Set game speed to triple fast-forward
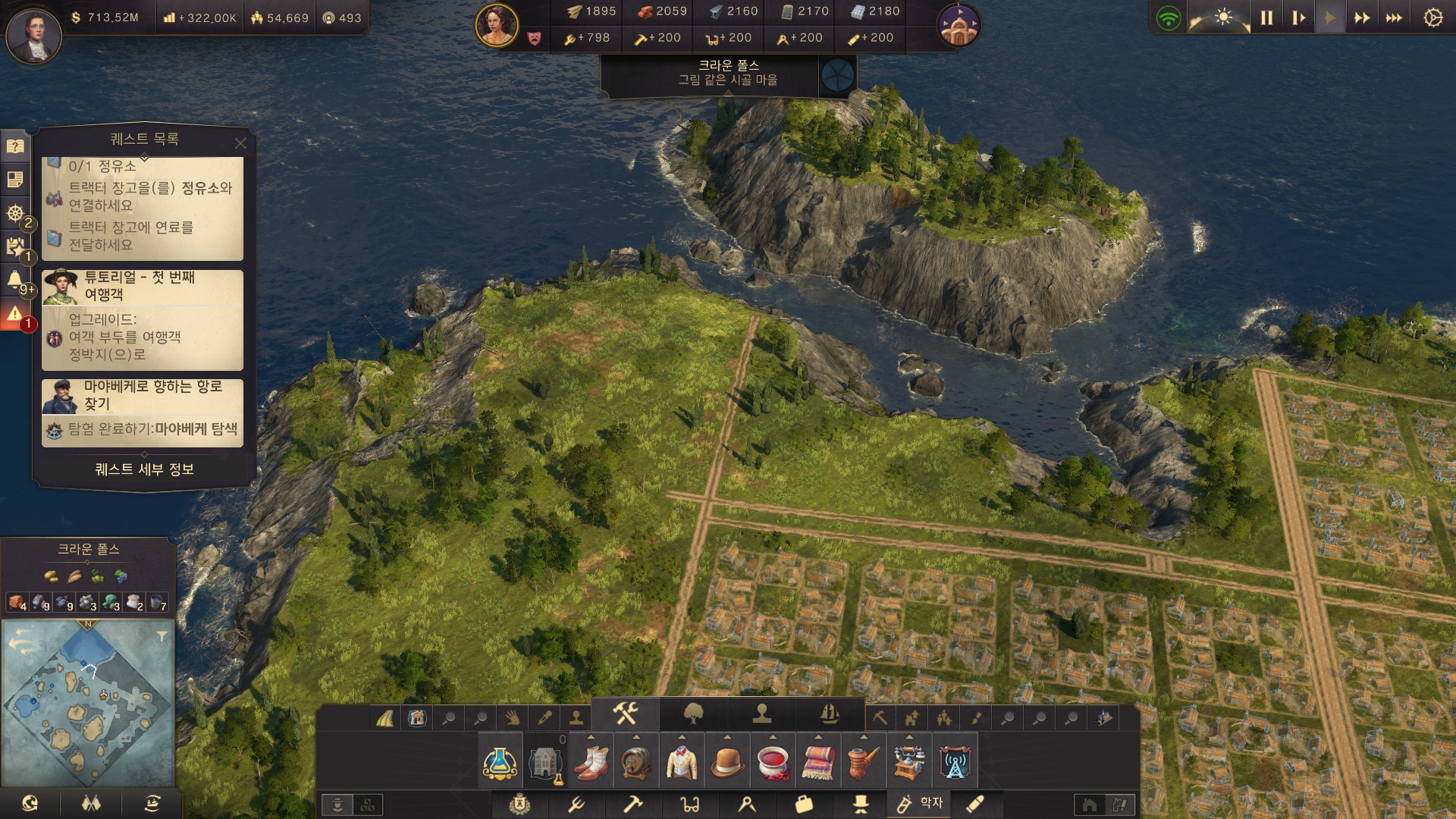The width and height of the screenshot is (1456, 819). click(1394, 17)
